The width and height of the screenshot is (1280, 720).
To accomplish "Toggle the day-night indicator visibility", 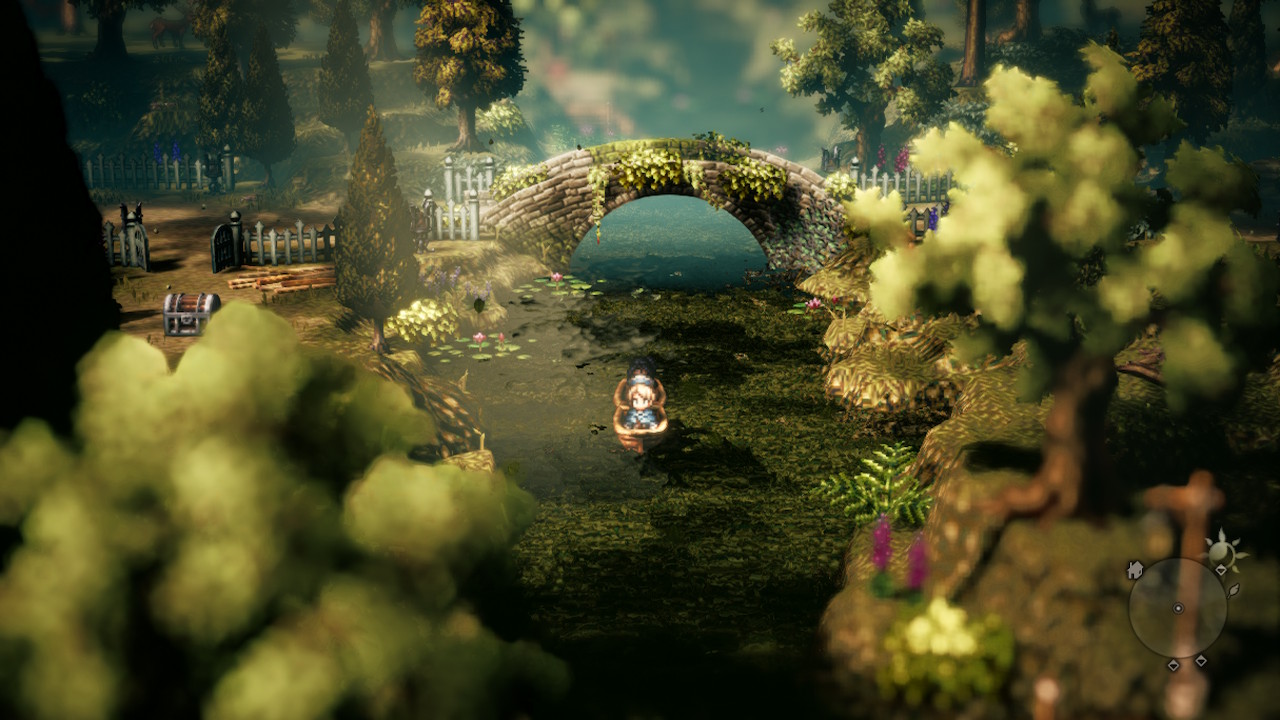I will point(1222,550).
